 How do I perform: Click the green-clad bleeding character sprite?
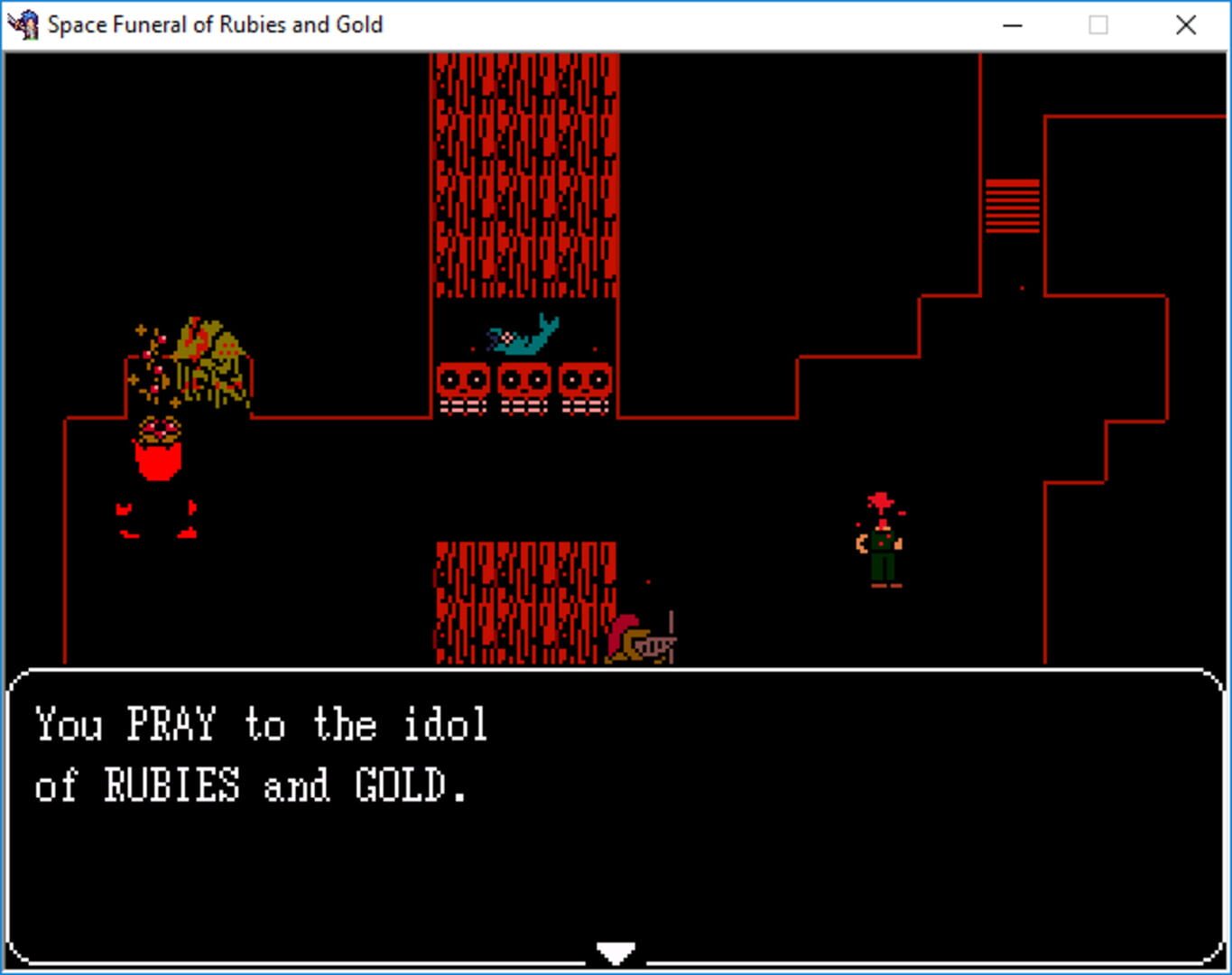(880, 539)
